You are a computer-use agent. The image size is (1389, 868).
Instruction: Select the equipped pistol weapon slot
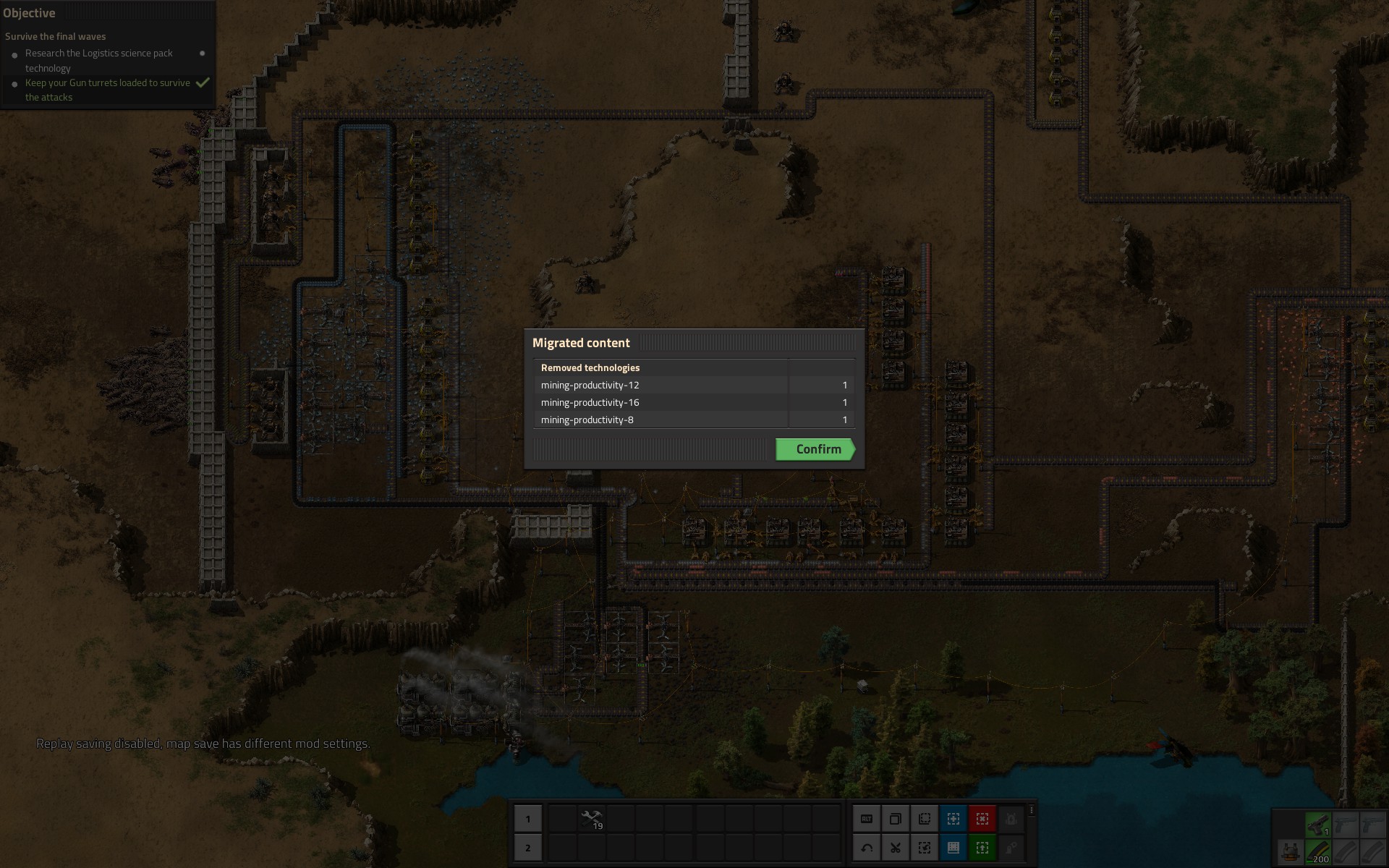(1317, 824)
